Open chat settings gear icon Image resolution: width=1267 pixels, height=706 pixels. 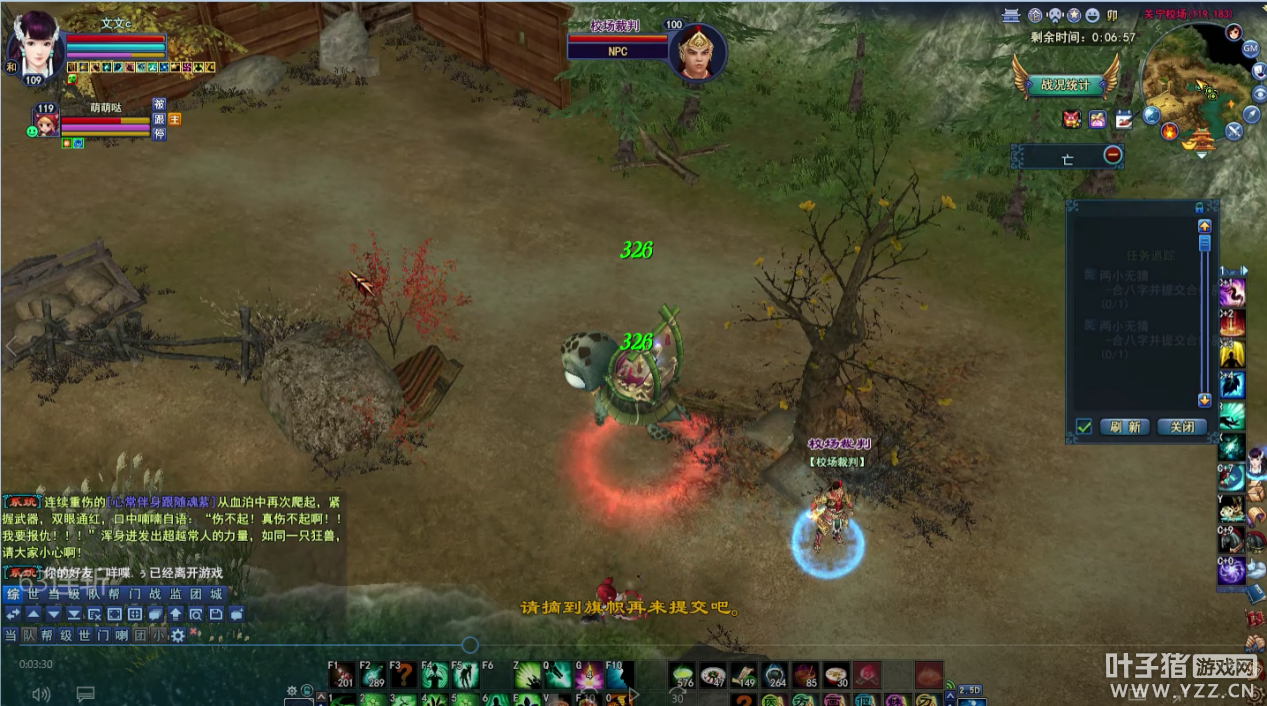coord(178,635)
